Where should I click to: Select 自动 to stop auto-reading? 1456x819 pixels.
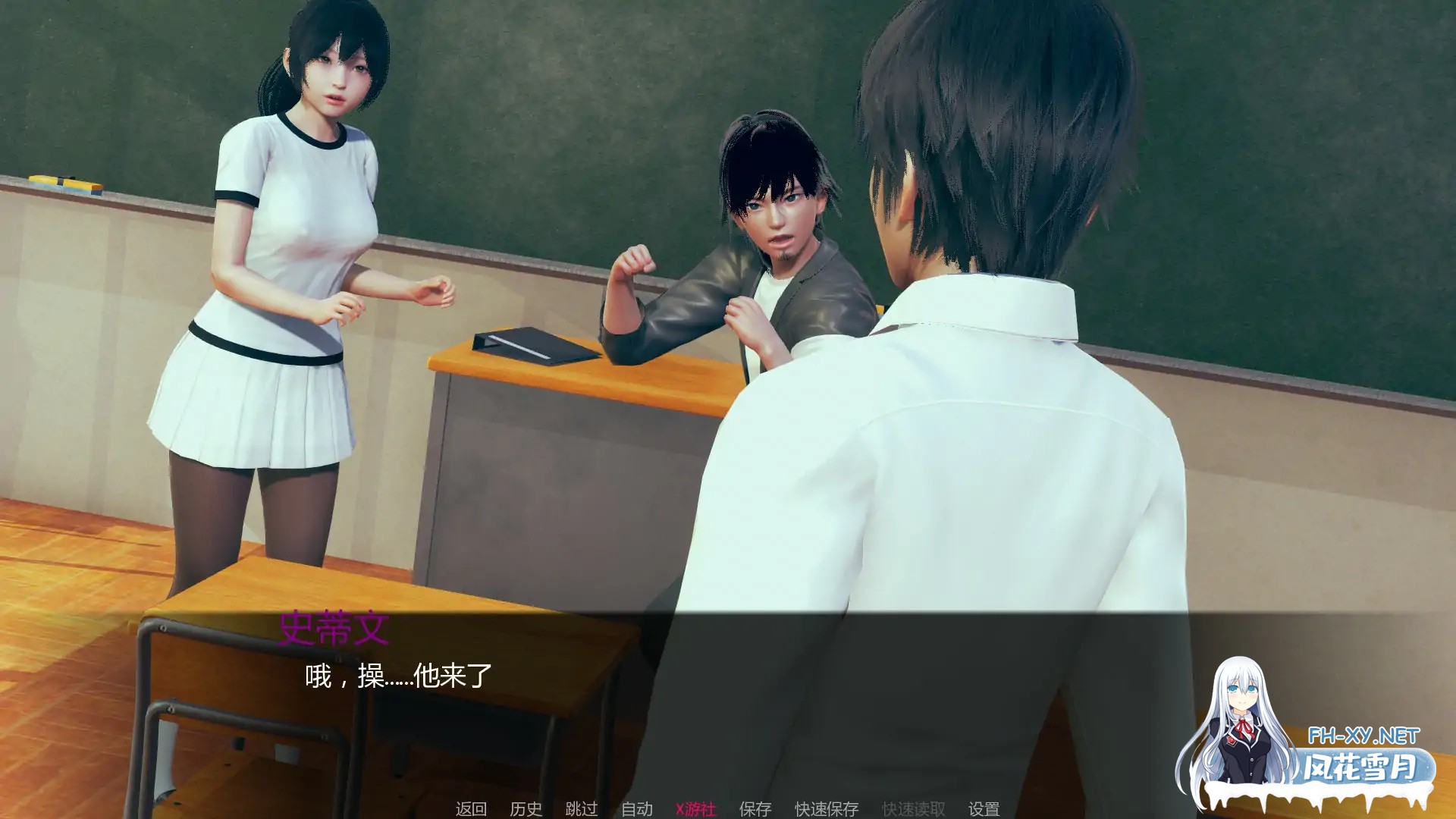pos(637,809)
